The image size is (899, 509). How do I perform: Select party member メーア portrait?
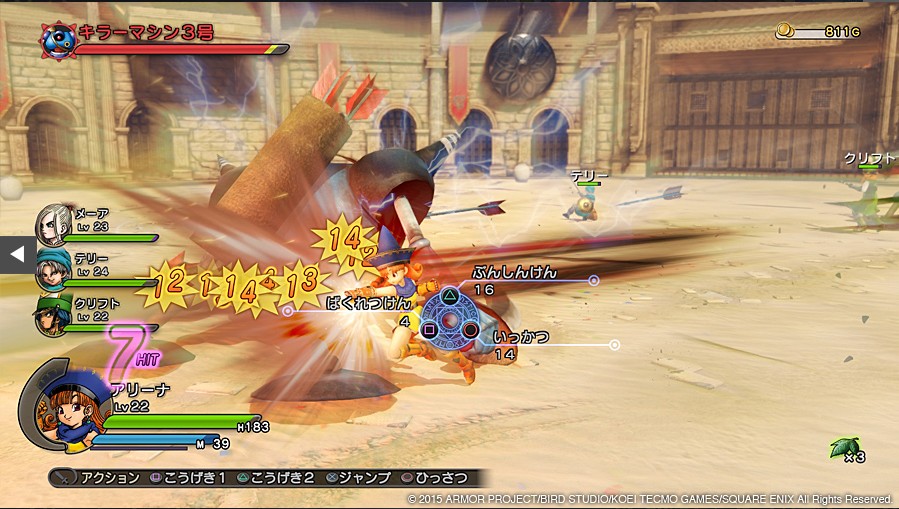pyautogui.click(x=52, y=225)
